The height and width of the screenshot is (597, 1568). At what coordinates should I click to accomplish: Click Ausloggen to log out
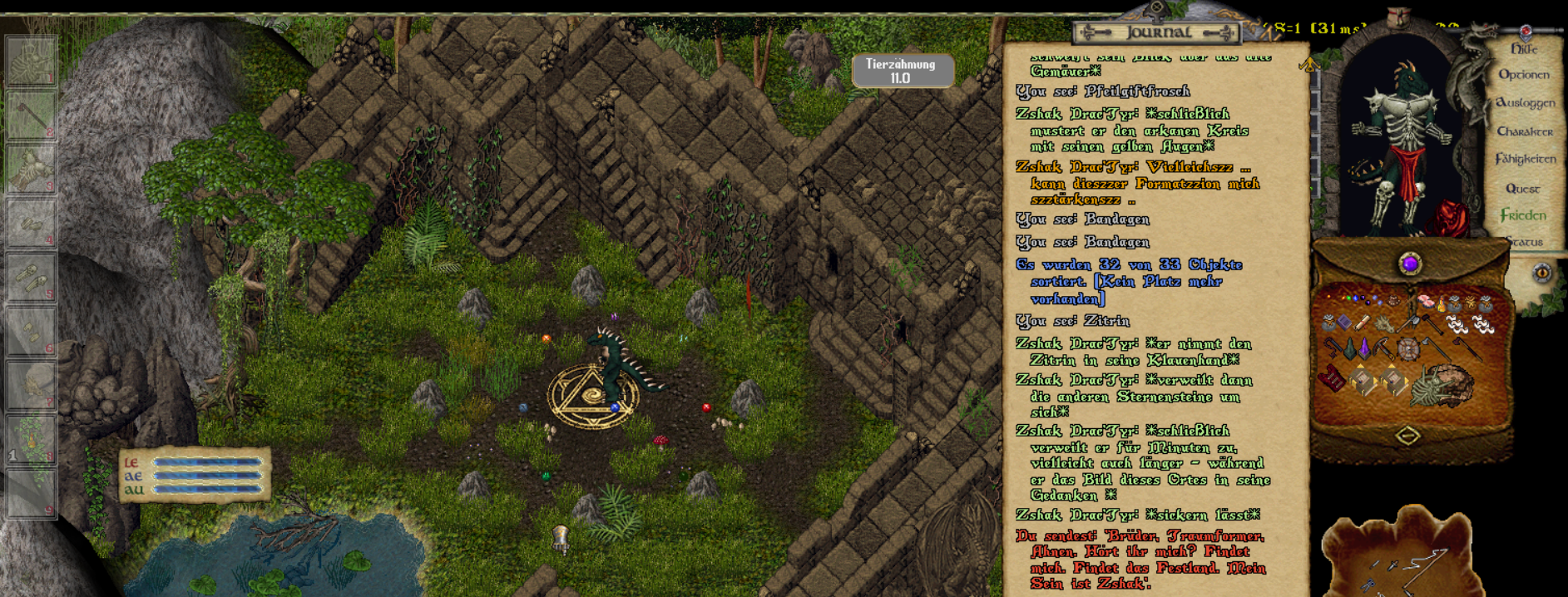pos(1525,103)
